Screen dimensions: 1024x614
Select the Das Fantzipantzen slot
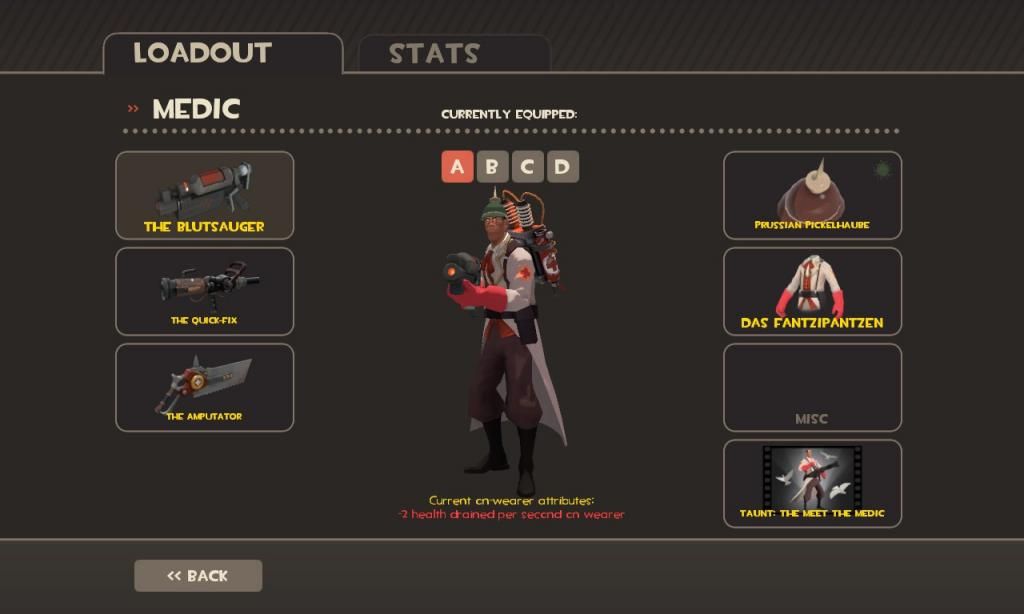[812, 291]
